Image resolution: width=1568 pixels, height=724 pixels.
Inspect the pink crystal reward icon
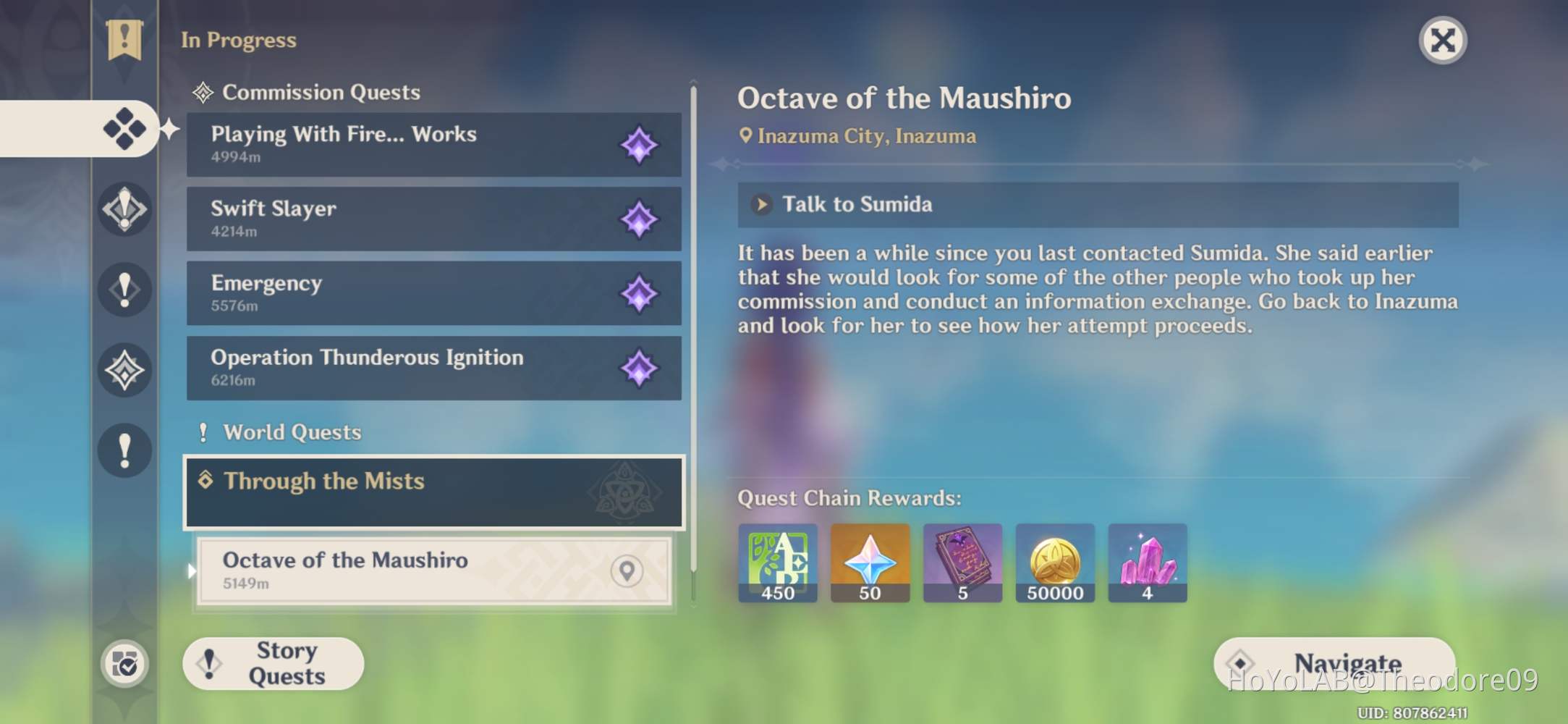coord(1147,563)
